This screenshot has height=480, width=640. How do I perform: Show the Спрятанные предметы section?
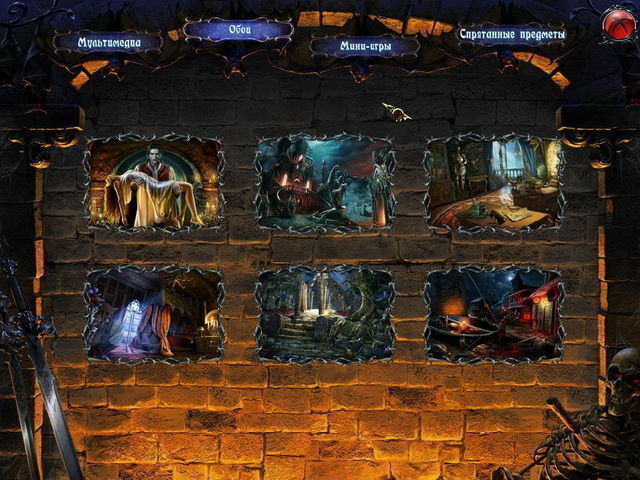coord(511,34)
